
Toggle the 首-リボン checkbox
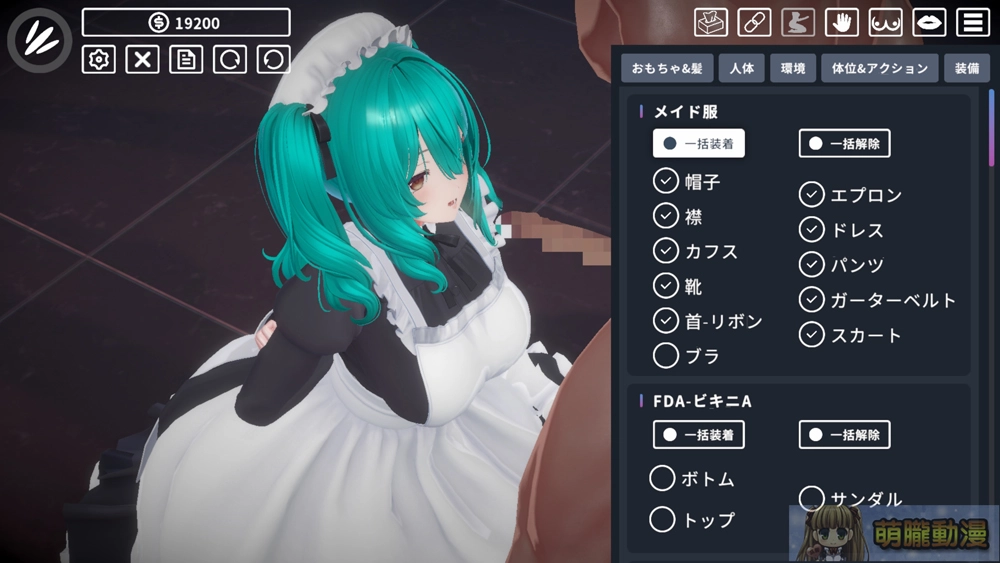pyautogui.click(x=666, y=320)
